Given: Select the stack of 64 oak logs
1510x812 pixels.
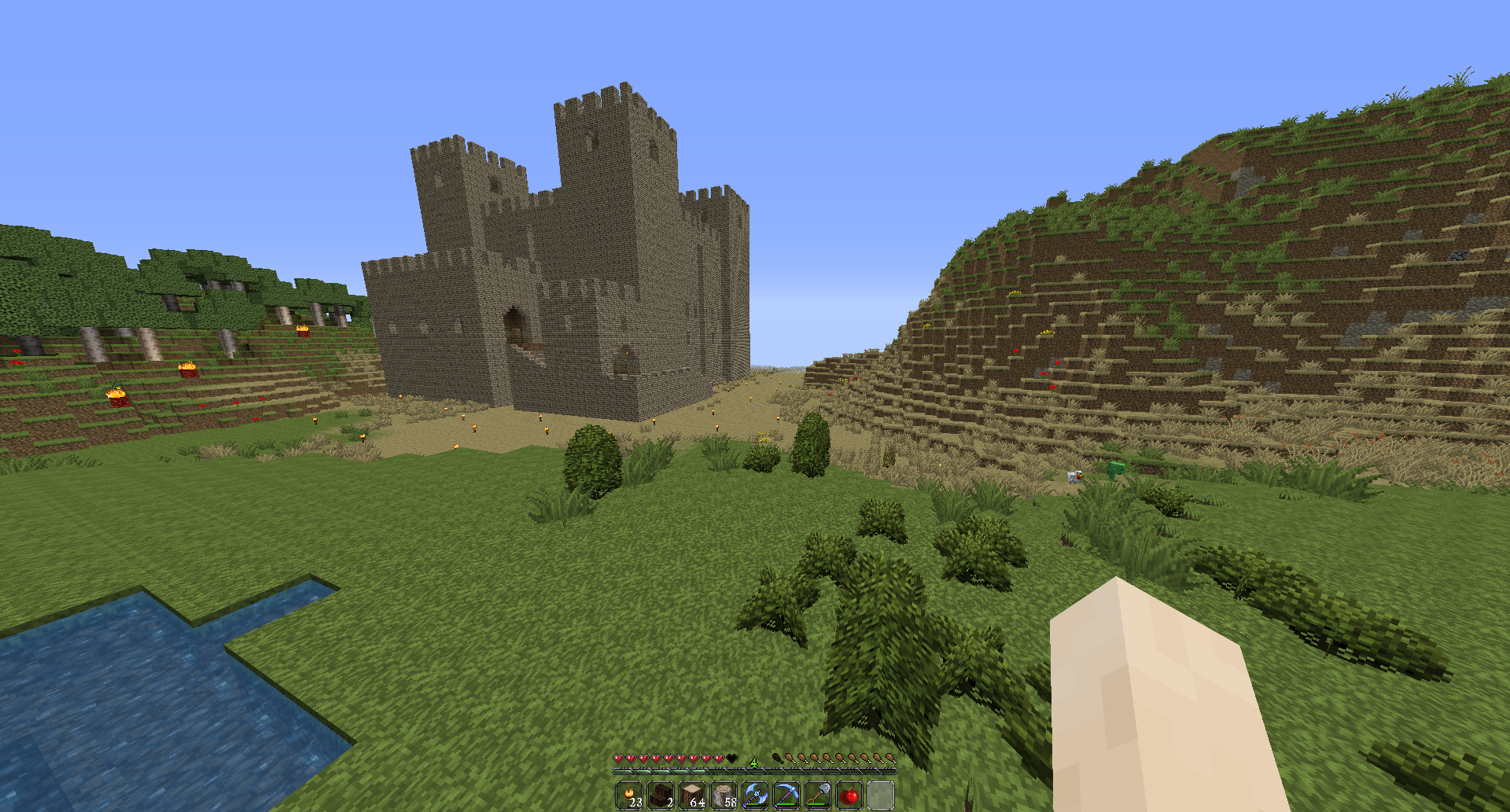Looking at the screenshot, I should [692, 795].
